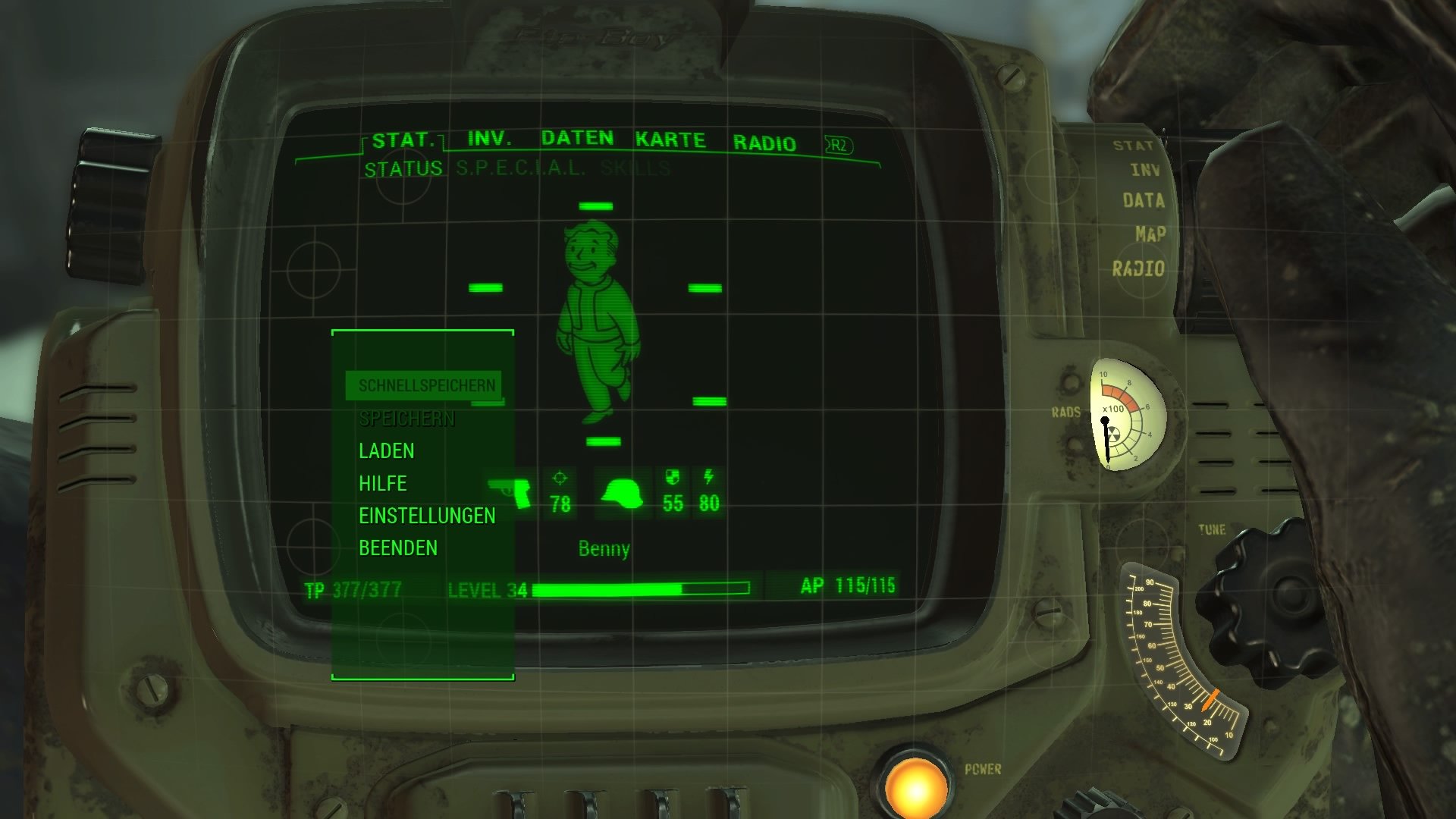Choose SPEICHERN in the menu
Viewport: 1456px width, 819px height.
[408, 418]
